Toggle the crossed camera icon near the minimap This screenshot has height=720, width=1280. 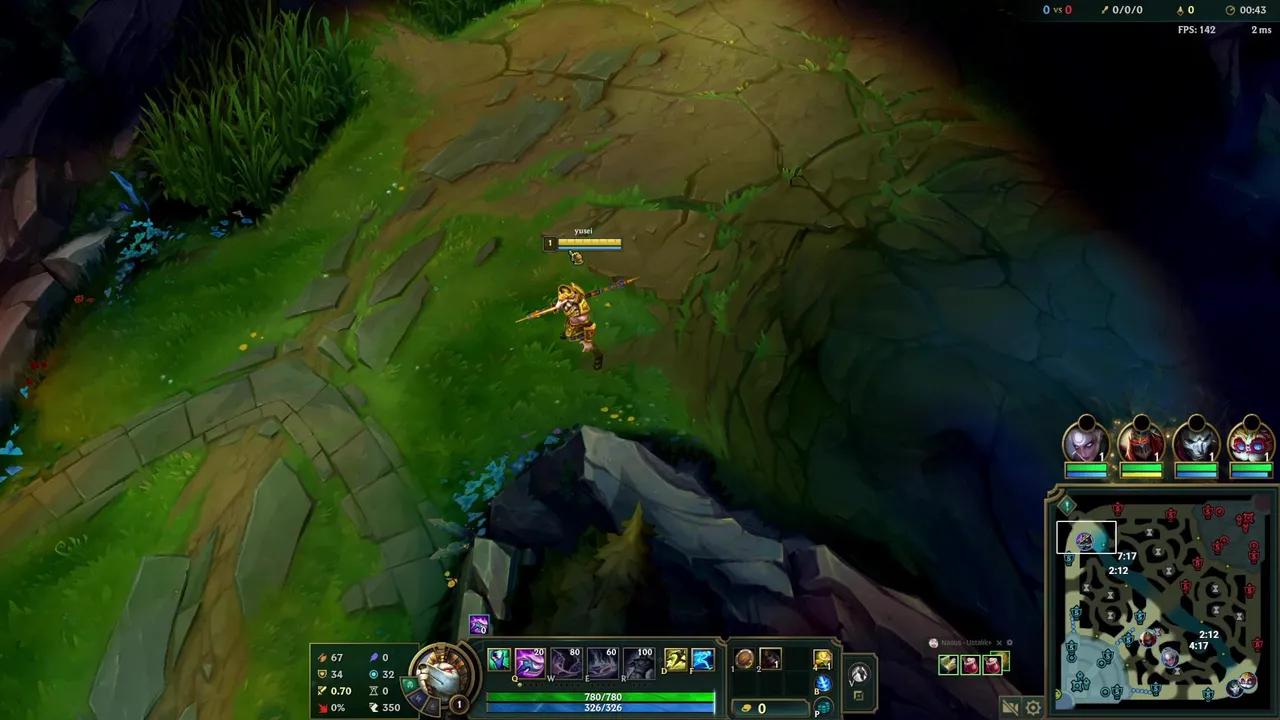tap(1008, 705)
